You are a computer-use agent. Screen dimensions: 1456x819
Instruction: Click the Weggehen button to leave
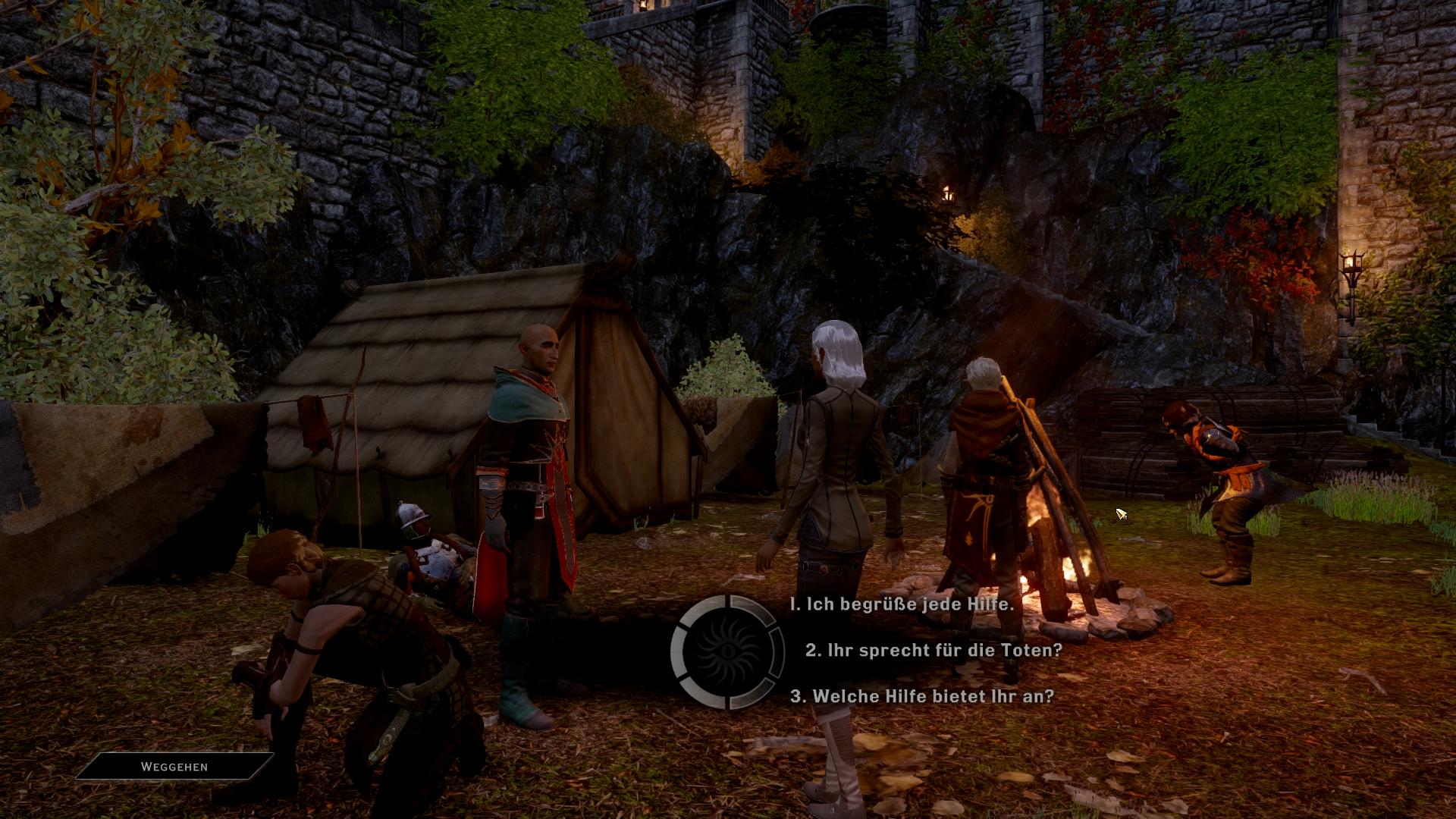pos(174,767)
